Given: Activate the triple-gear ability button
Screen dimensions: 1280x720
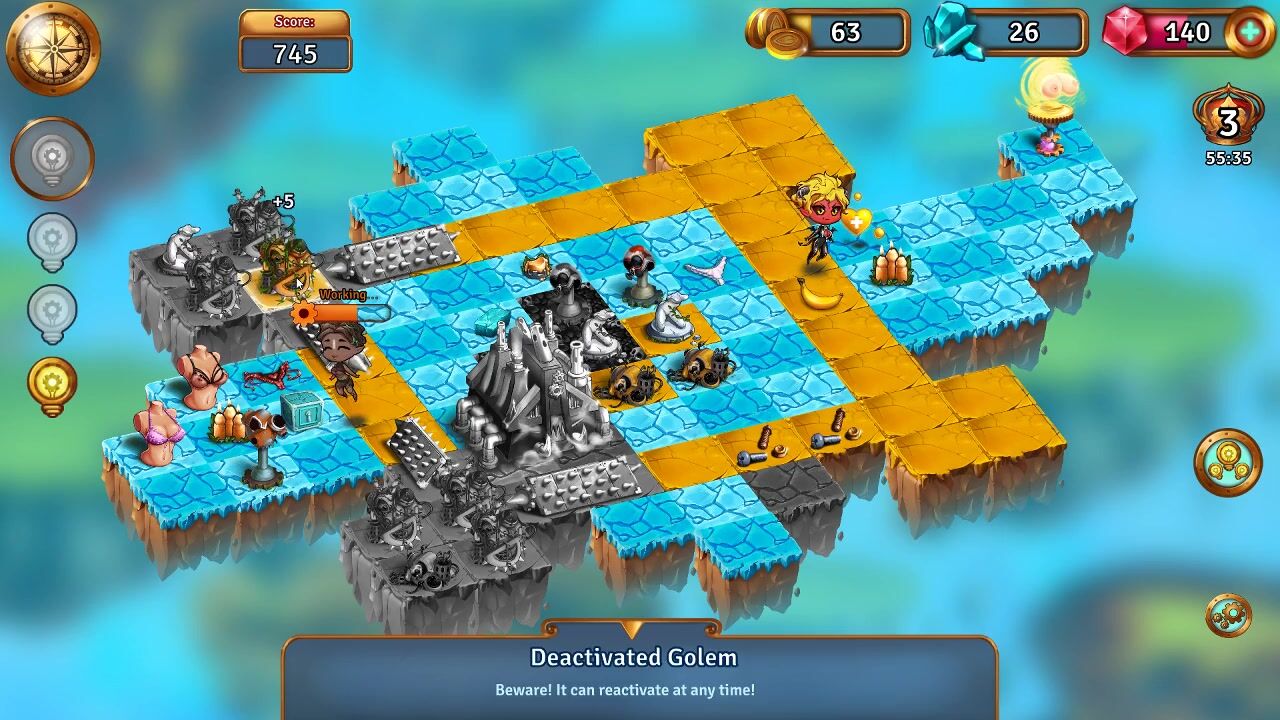Looking at the screenshot, I should point(1228,462).
